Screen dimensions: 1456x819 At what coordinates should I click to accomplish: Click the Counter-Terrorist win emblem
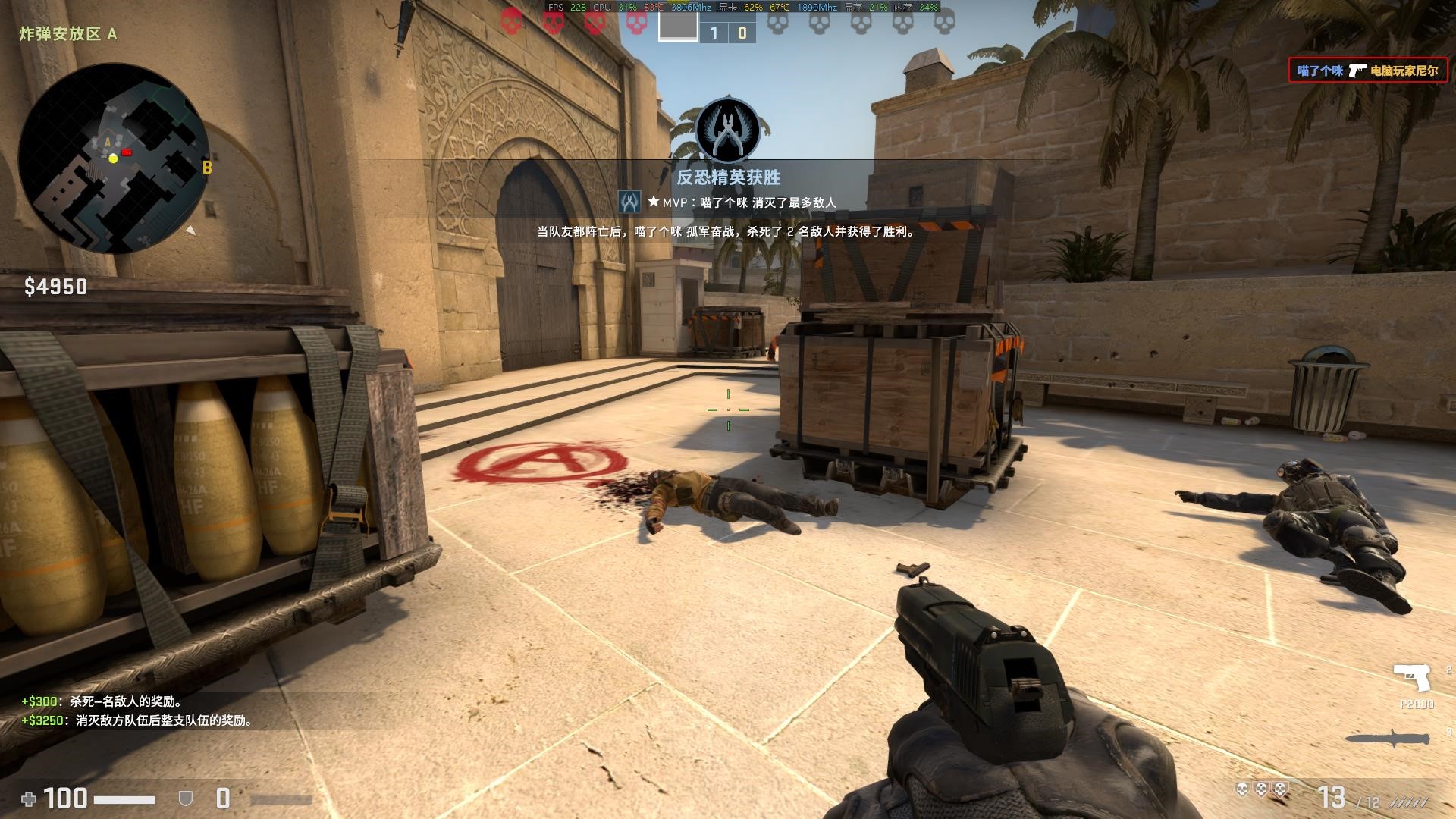[728, 130]
